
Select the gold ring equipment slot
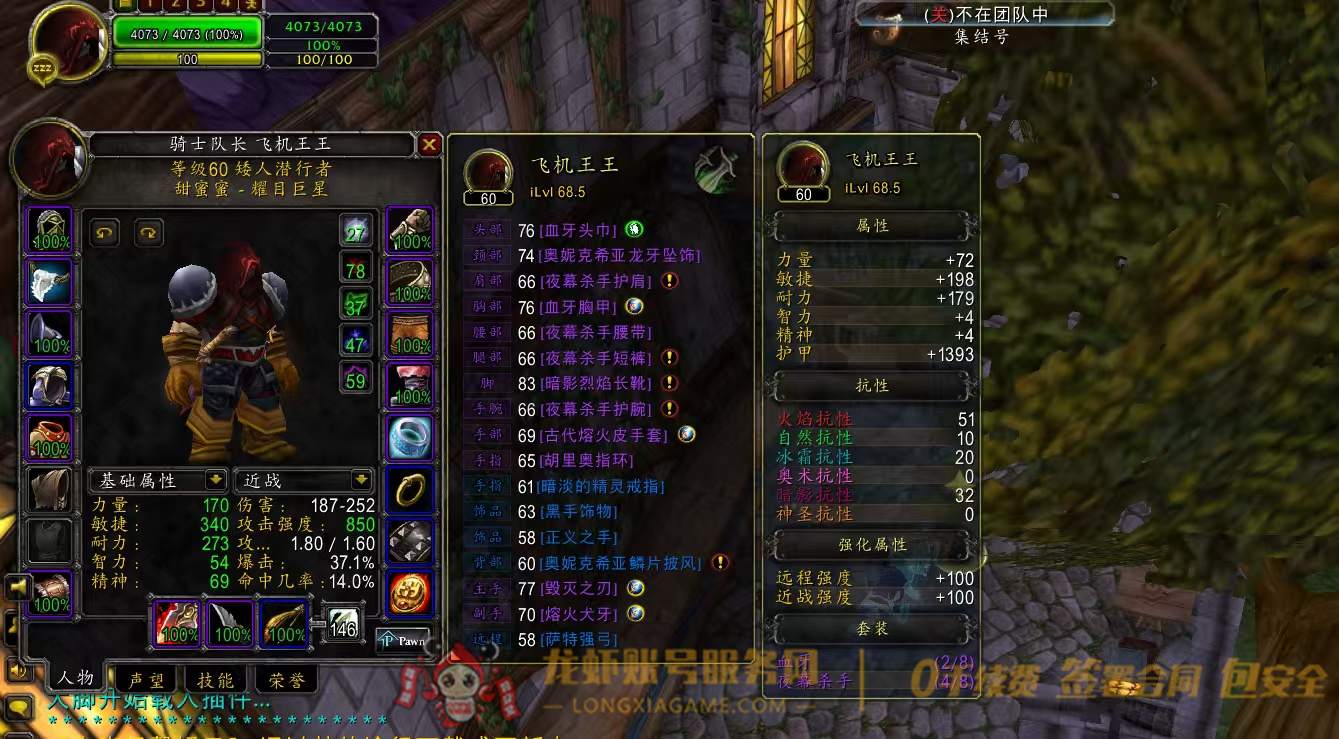[409, 490]
